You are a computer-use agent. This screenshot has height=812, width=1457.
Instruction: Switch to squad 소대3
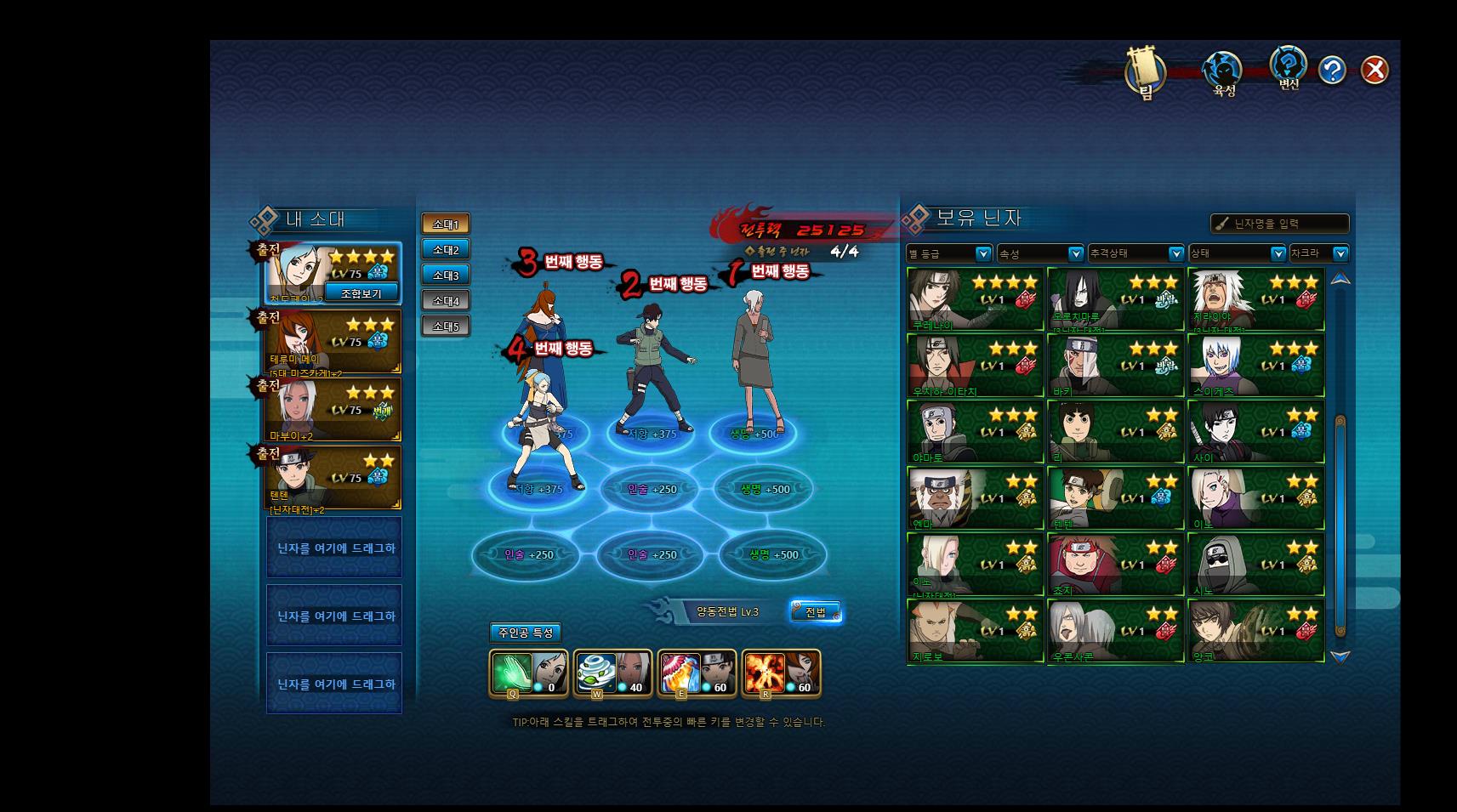(446, 275)
